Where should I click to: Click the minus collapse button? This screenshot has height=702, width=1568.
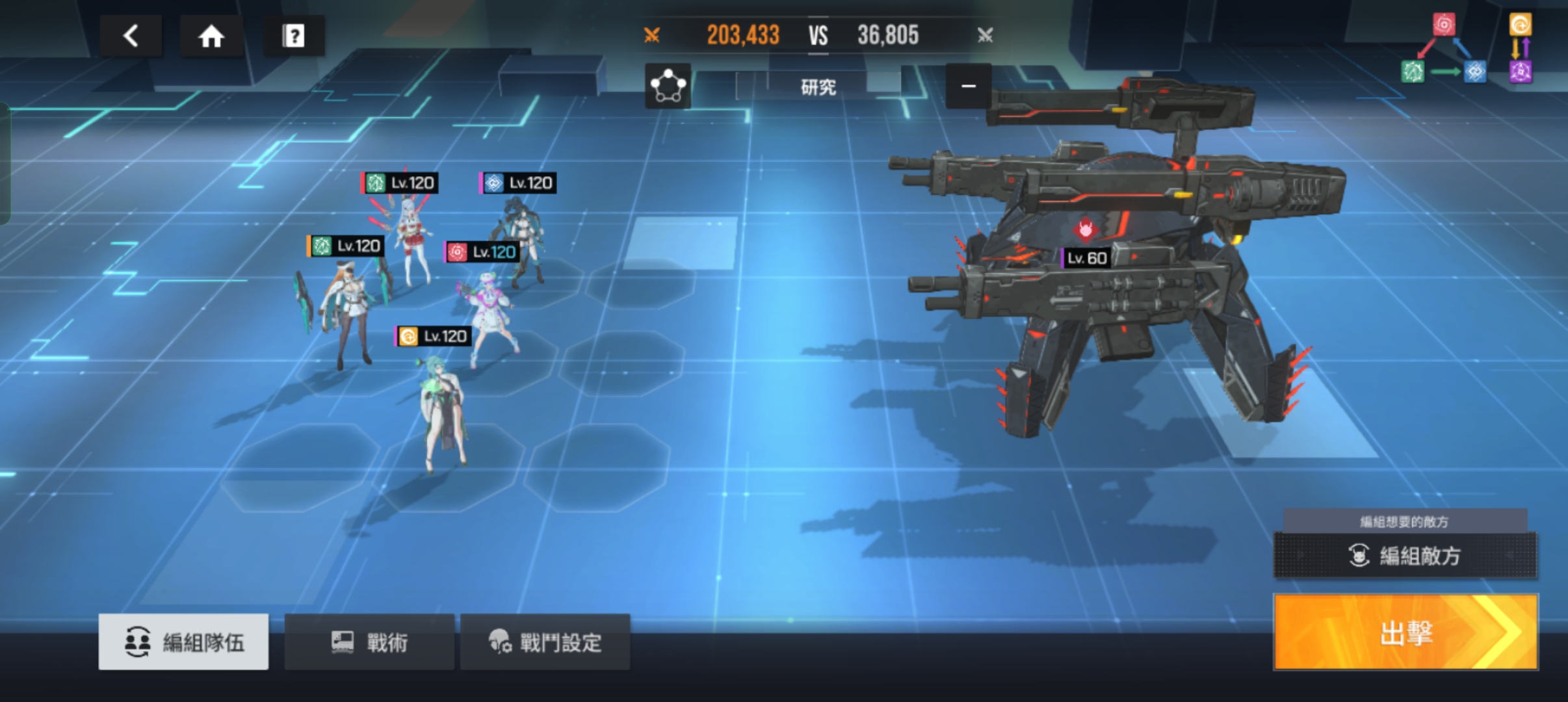968,86
